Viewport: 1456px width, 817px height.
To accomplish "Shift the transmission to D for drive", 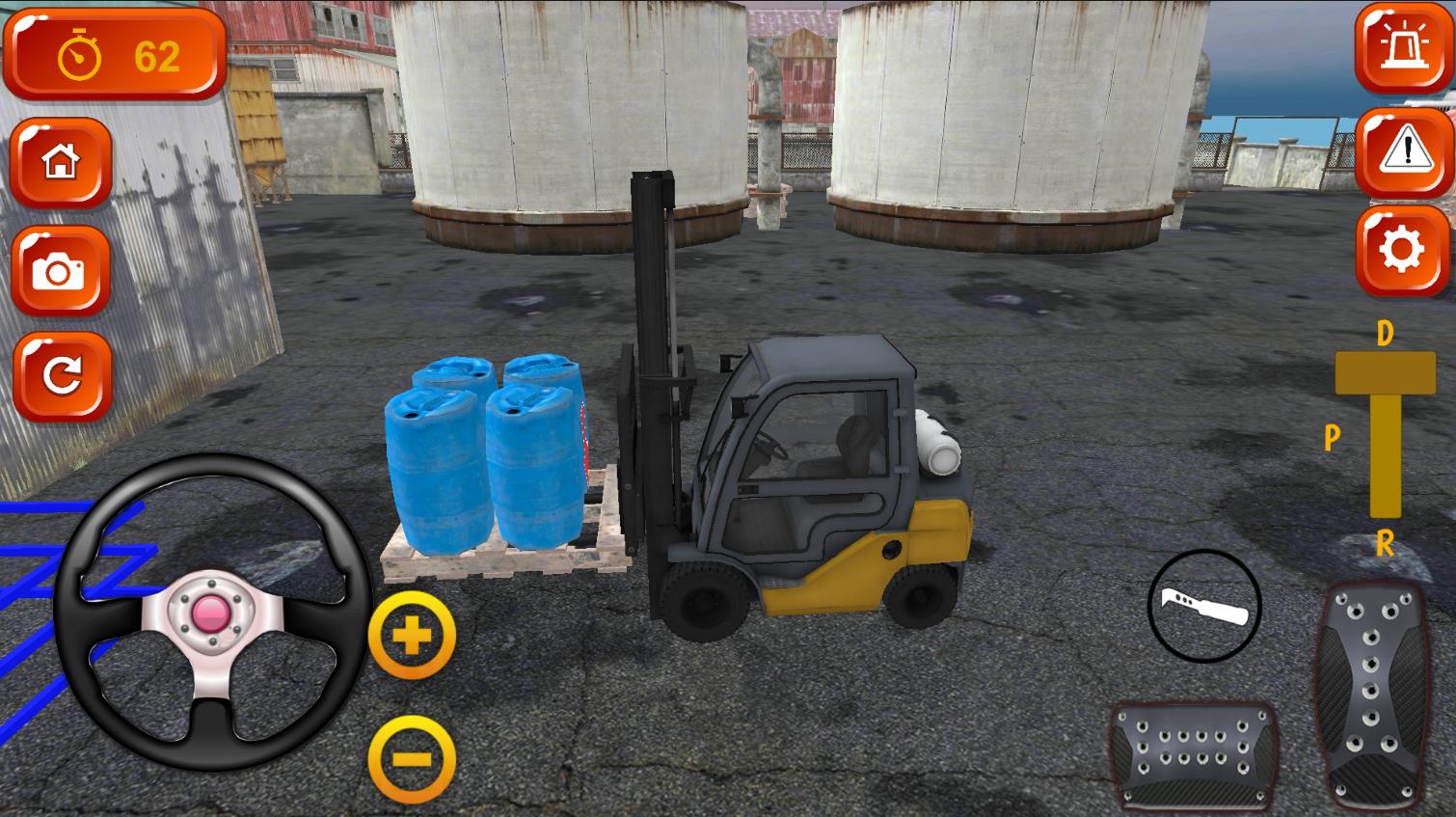I will pyautogui.click(x=1383, y=335).
